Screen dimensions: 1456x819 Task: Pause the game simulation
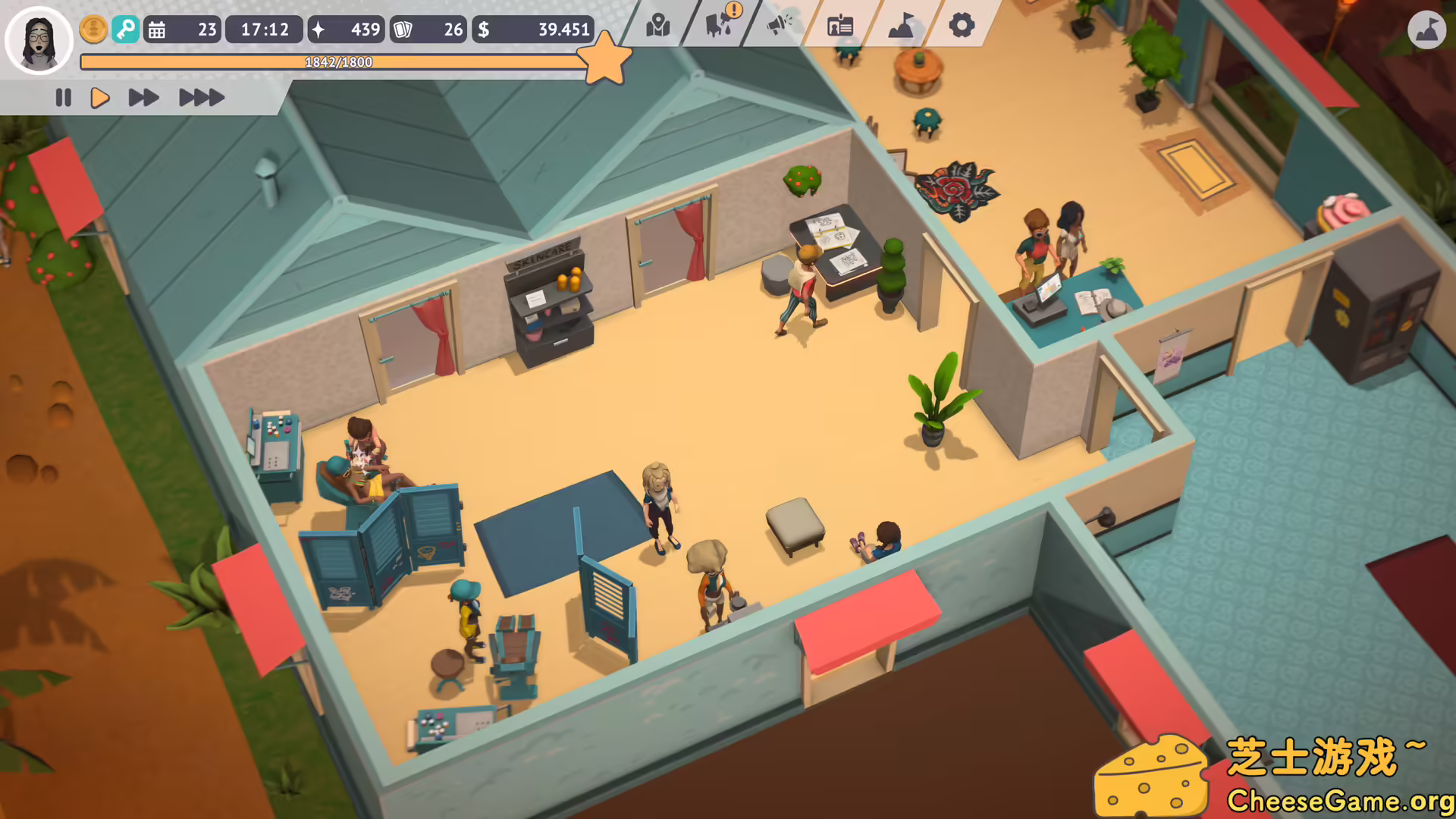pyautogui.click(x=63, y=97)
